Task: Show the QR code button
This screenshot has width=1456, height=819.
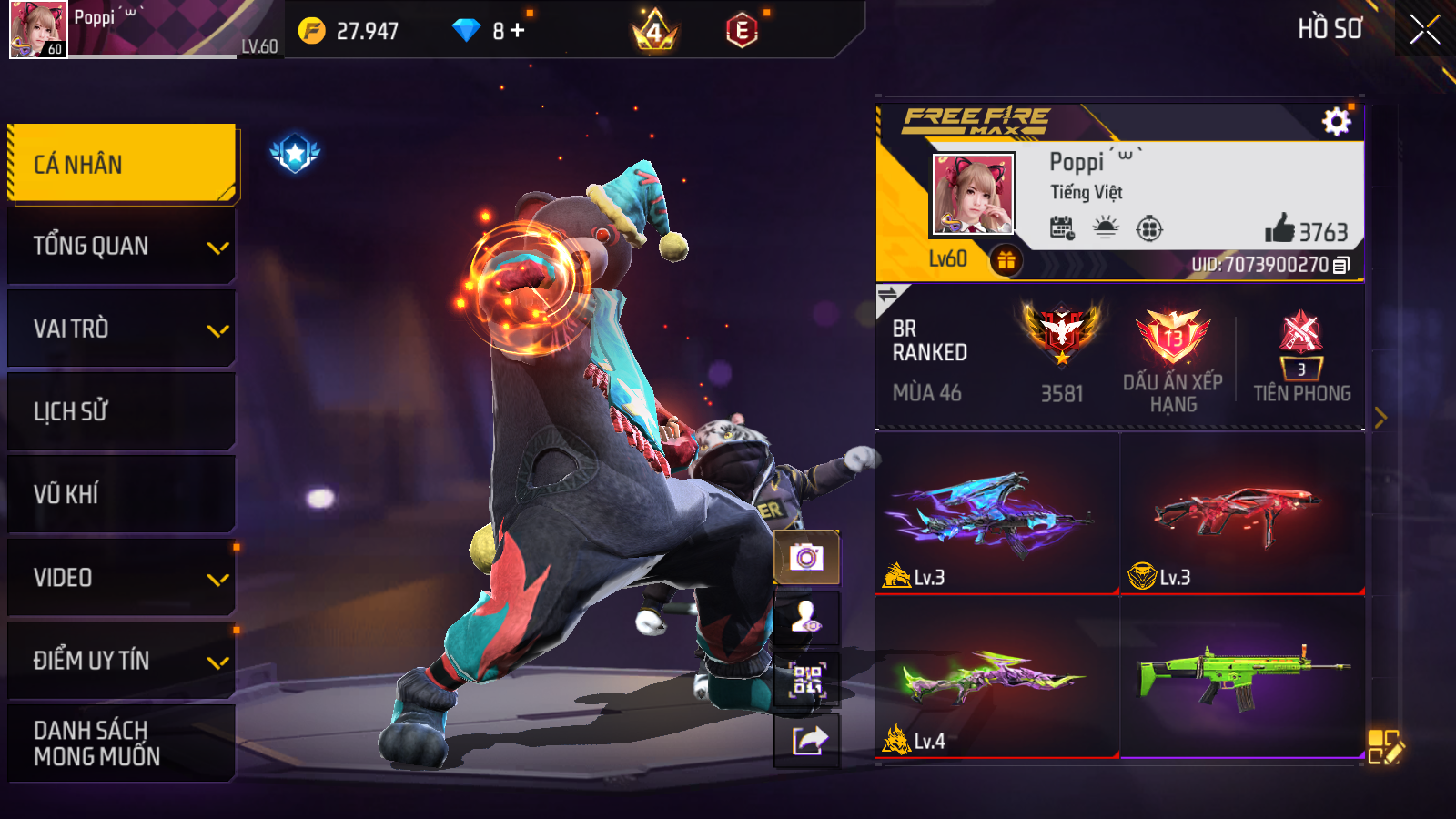Action: pyautogui.click(x=806, y=679)
